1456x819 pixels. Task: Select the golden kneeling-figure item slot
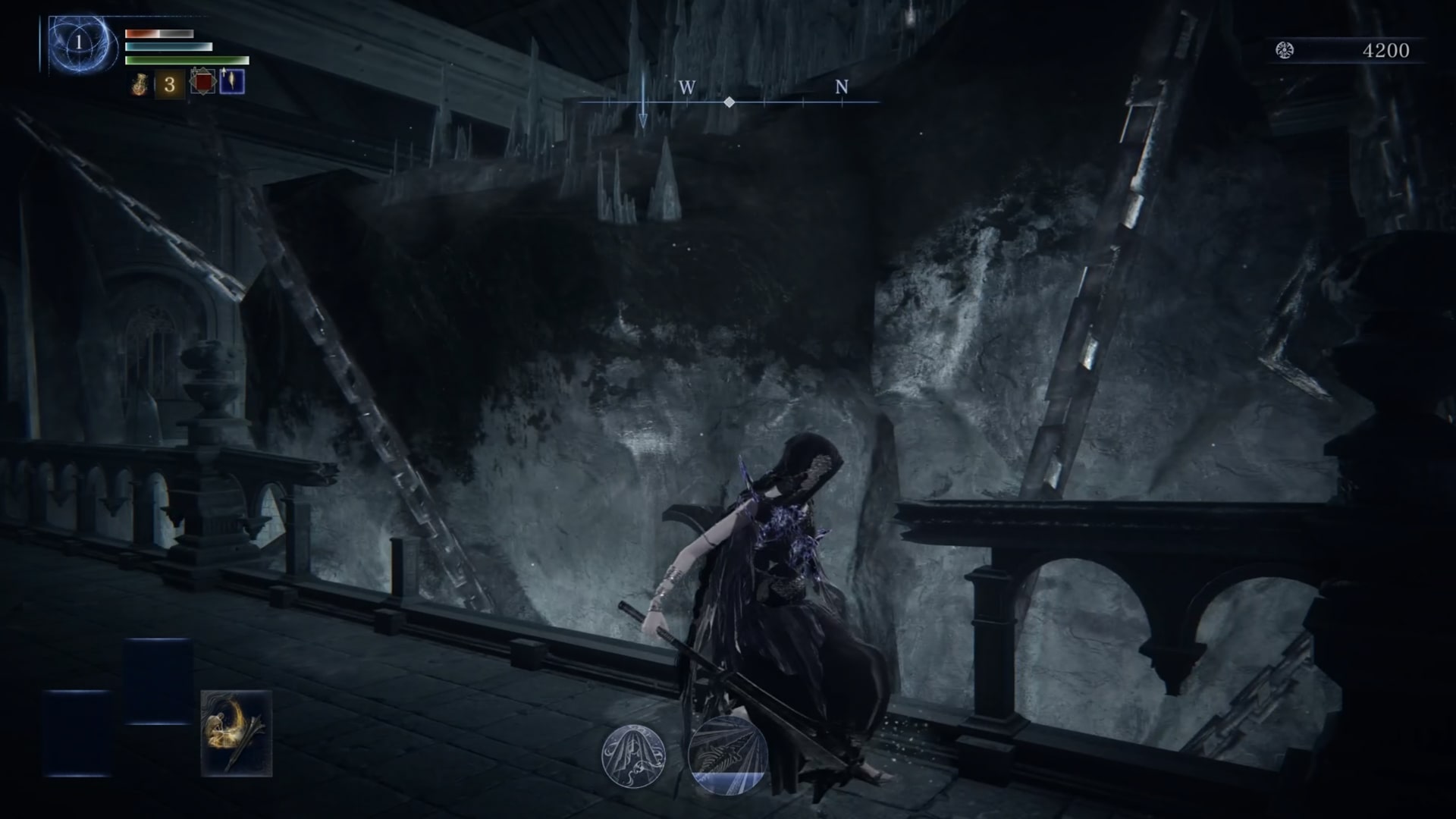coord(236,733)
